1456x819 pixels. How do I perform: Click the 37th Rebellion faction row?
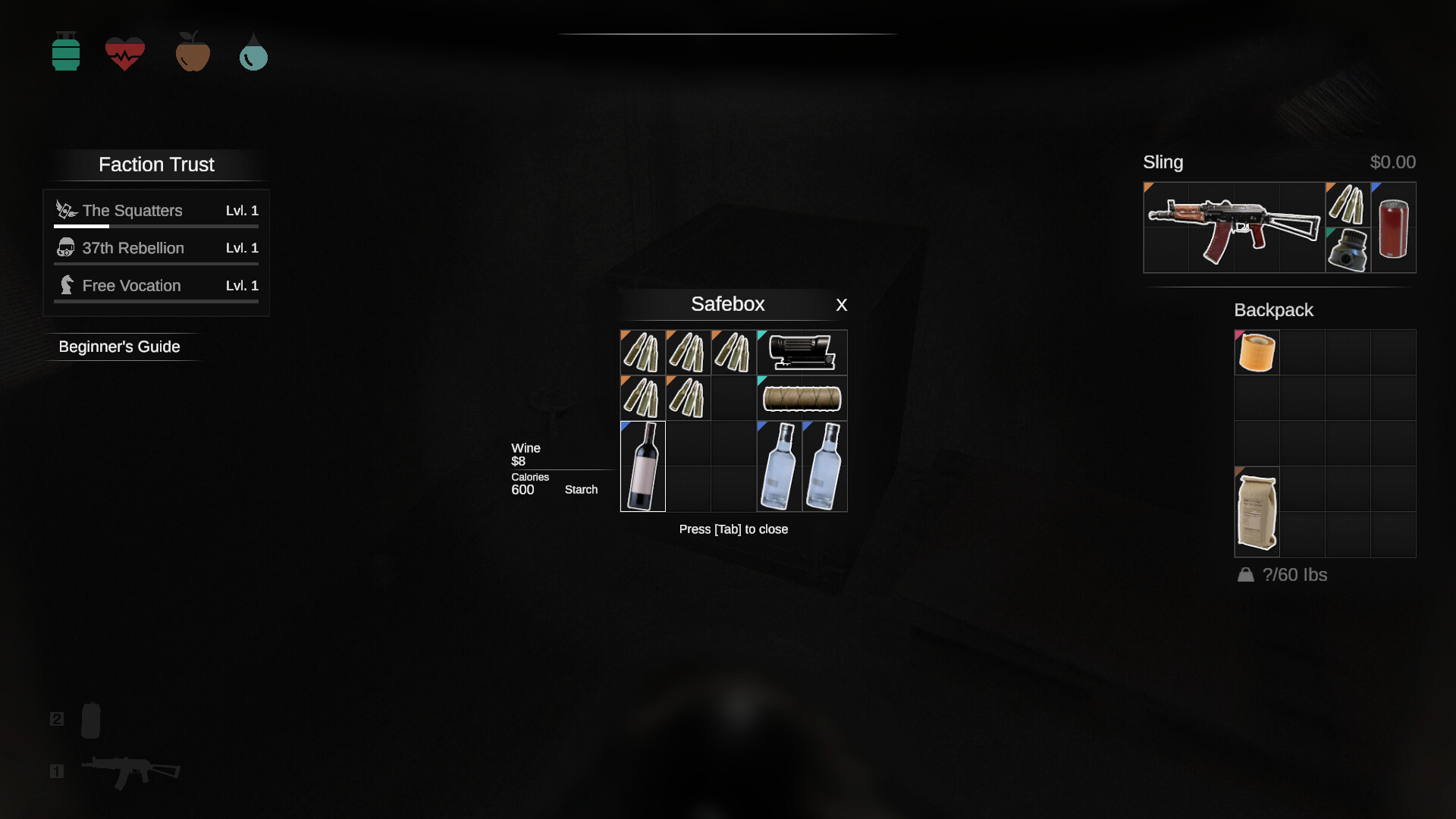coord(133,248)
